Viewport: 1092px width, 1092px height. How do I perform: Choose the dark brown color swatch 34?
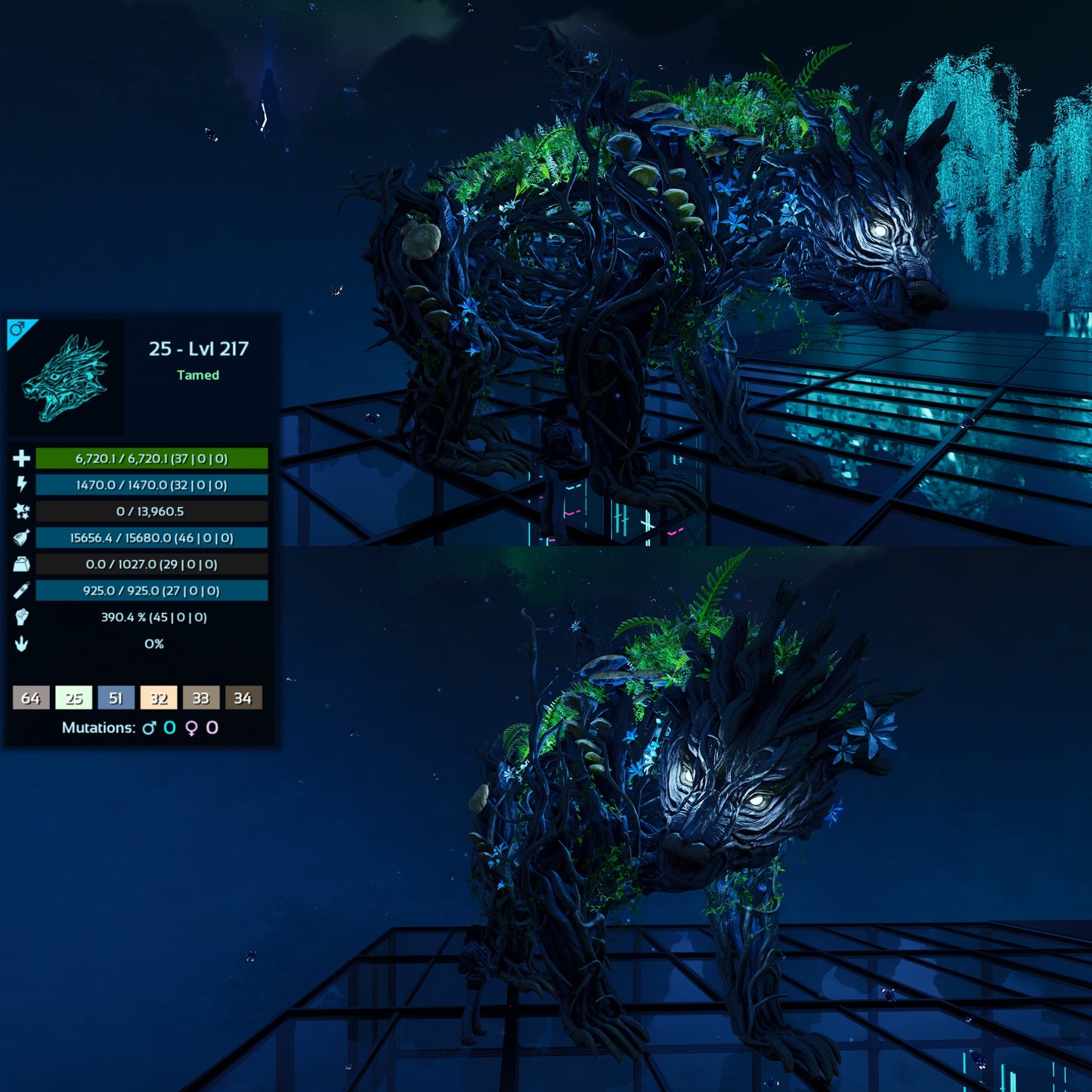[243, 698]
